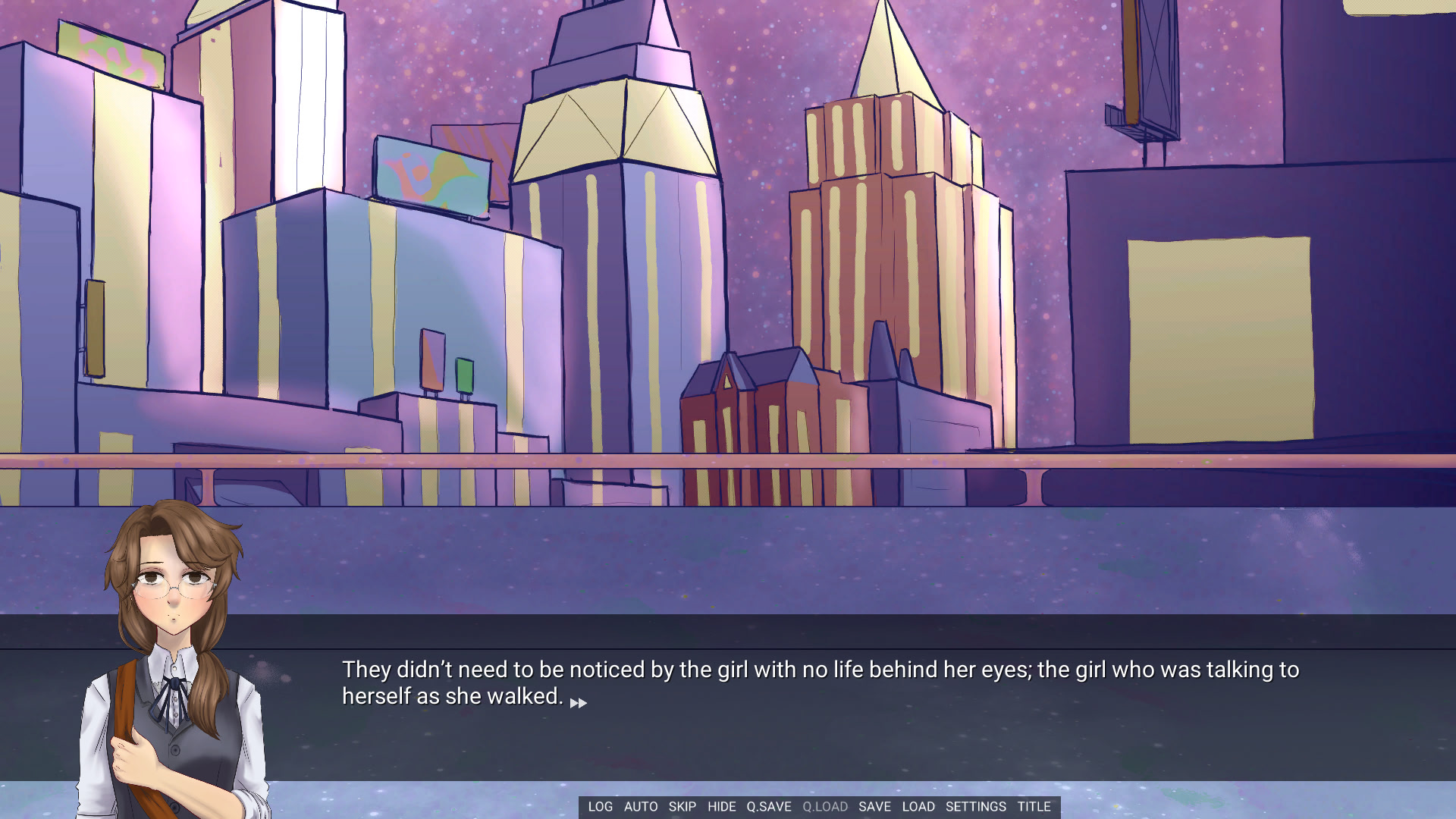Click the fast-forward arrows to continue dialogue

[x=579, y=703]
